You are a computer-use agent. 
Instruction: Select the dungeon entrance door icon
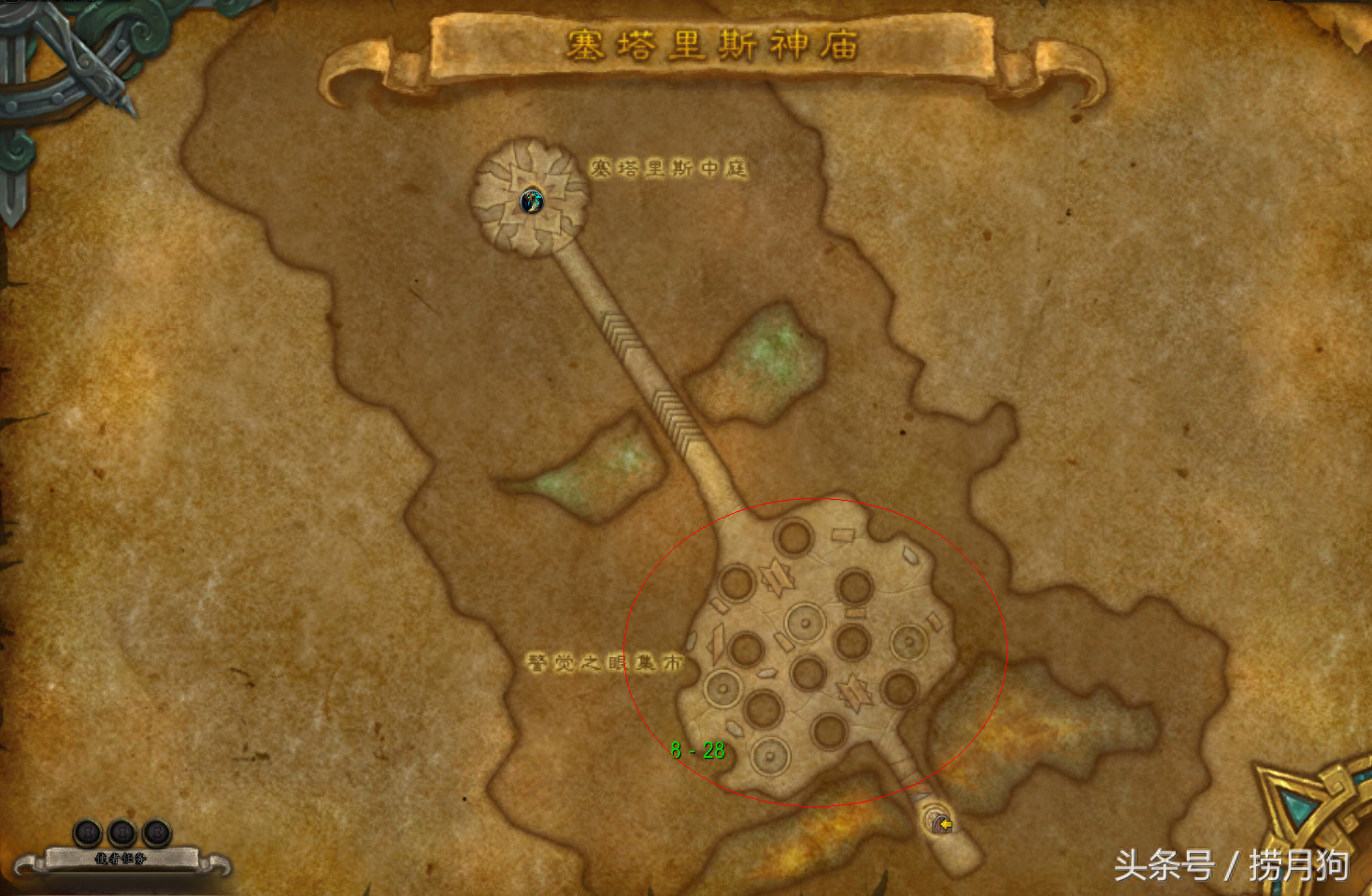tap(939, 822)
